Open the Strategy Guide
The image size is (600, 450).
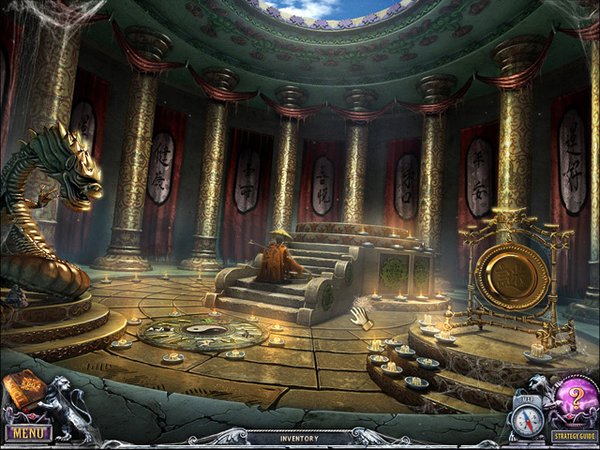tap(573, 435)
